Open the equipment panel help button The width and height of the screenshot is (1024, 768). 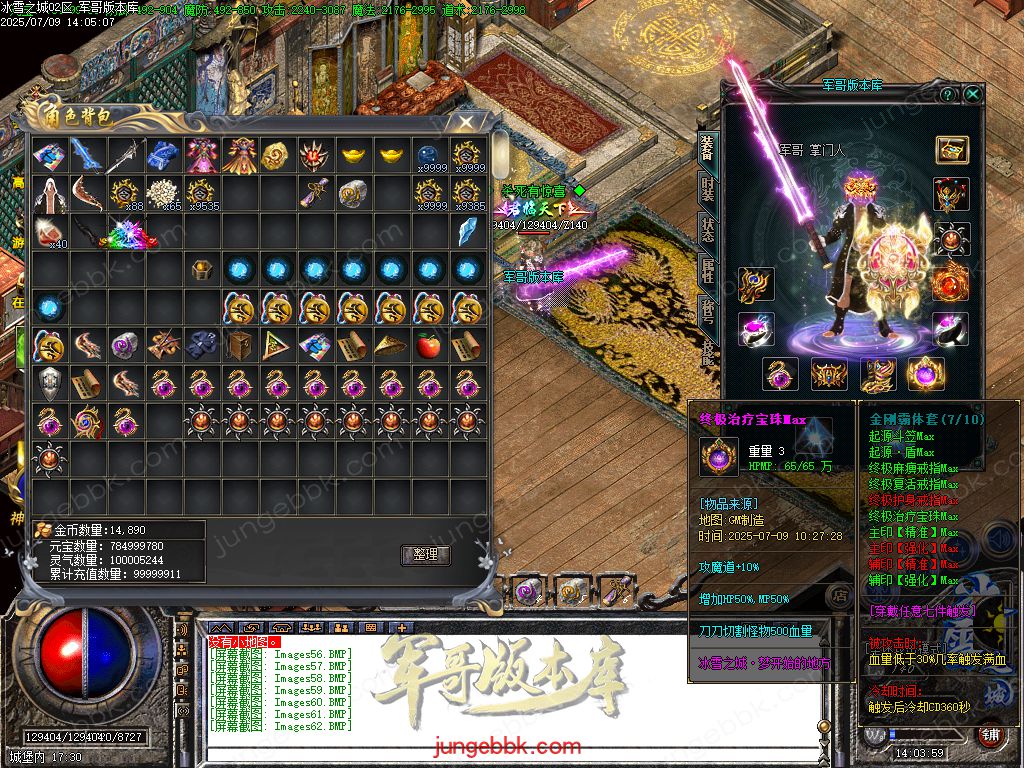[x=947, y=94]
